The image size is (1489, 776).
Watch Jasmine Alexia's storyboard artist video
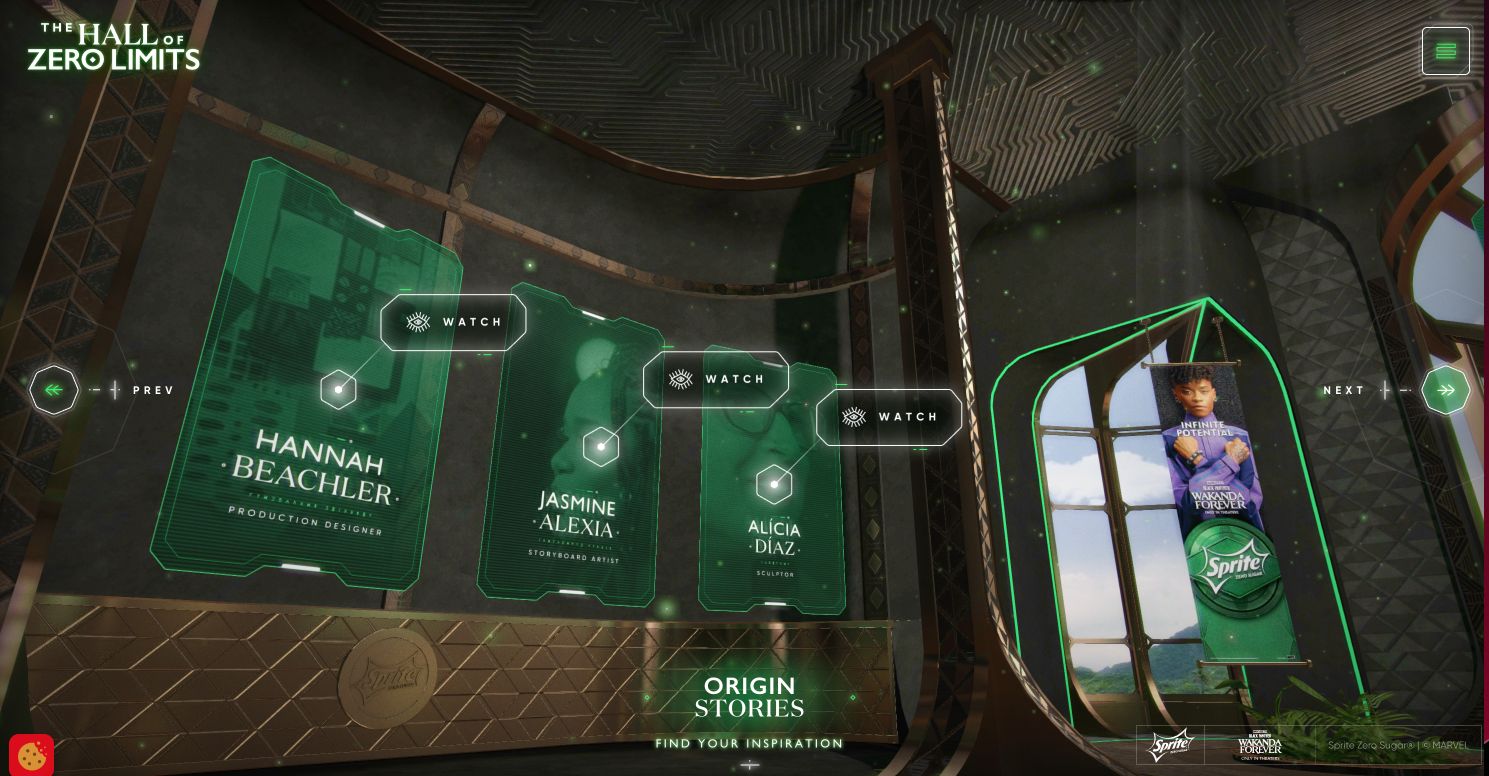pos(716,379)
